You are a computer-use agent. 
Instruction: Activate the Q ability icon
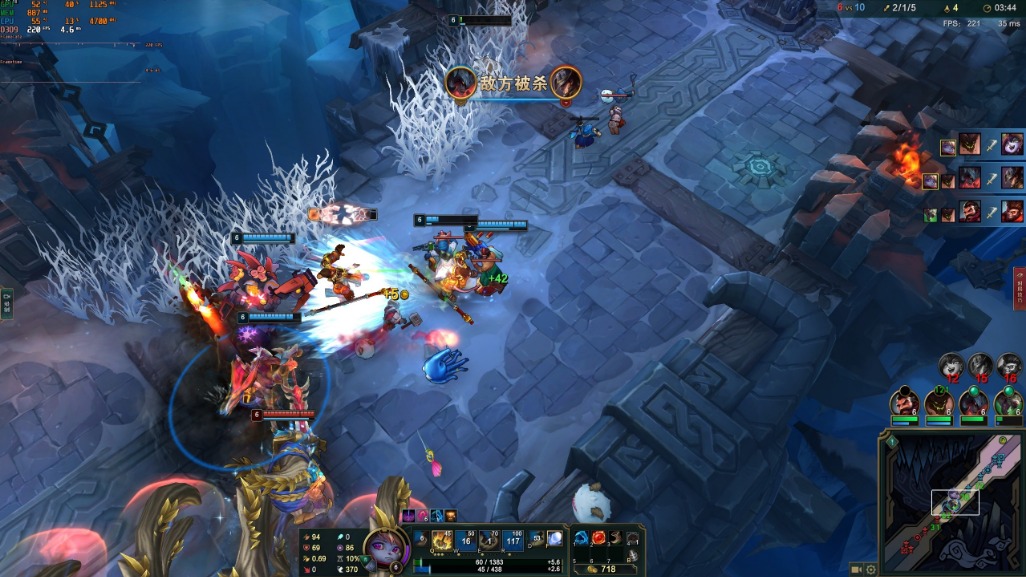click(441, 540)
